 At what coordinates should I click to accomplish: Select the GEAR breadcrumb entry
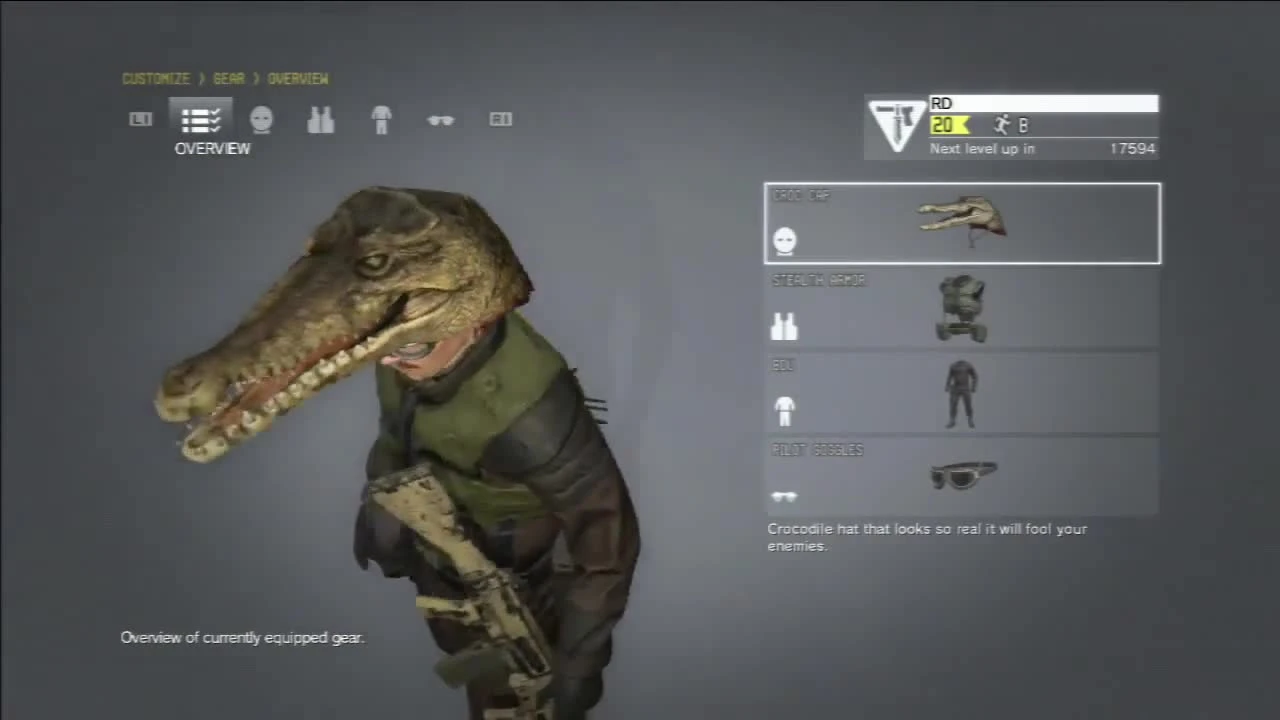pyautogui.click(x=228, y=79)
